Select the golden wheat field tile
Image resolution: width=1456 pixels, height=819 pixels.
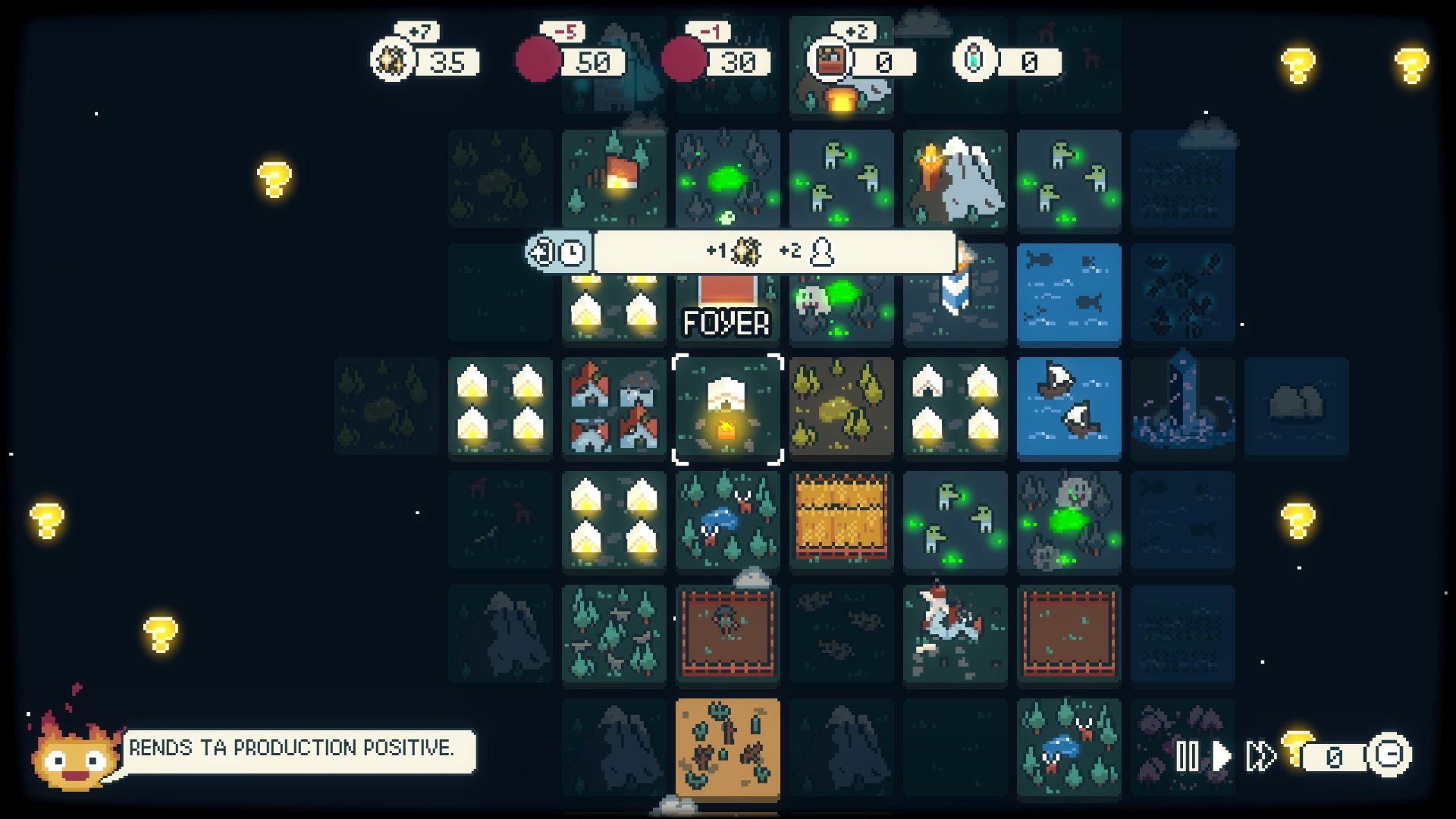tap(841, 520)
